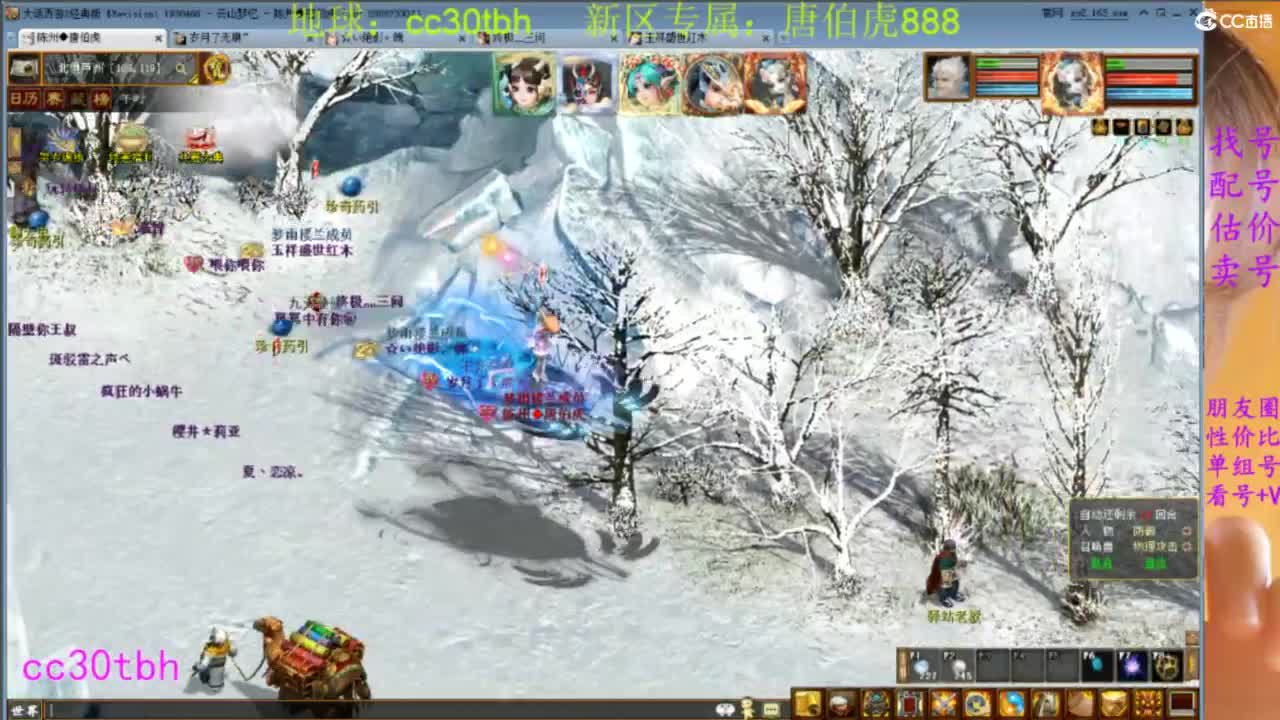Click the coin icon near the location bar
This screenshot has height=720, width=1280.
pos(213,70)
